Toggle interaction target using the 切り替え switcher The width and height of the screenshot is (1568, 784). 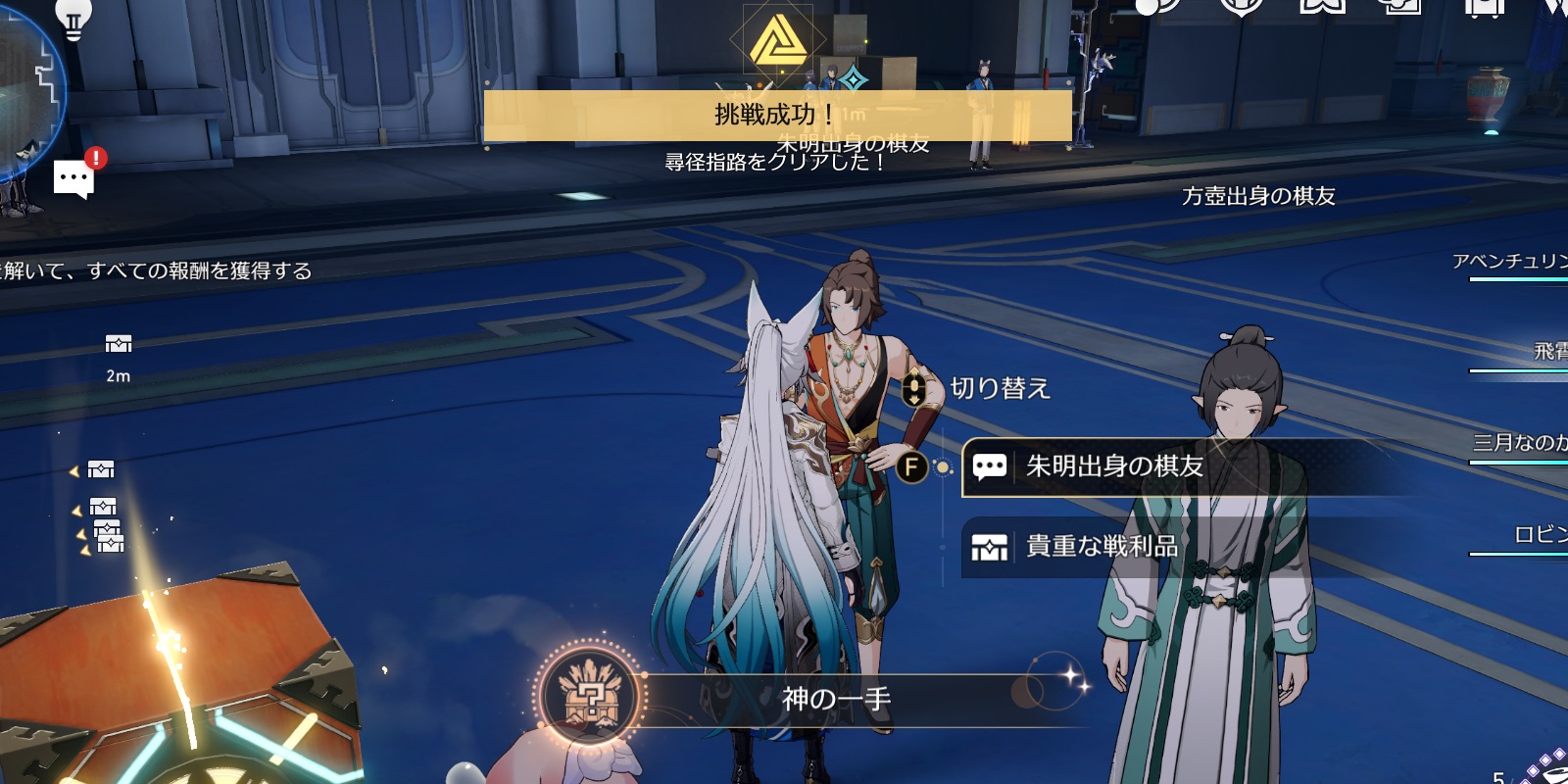point(916,388)
